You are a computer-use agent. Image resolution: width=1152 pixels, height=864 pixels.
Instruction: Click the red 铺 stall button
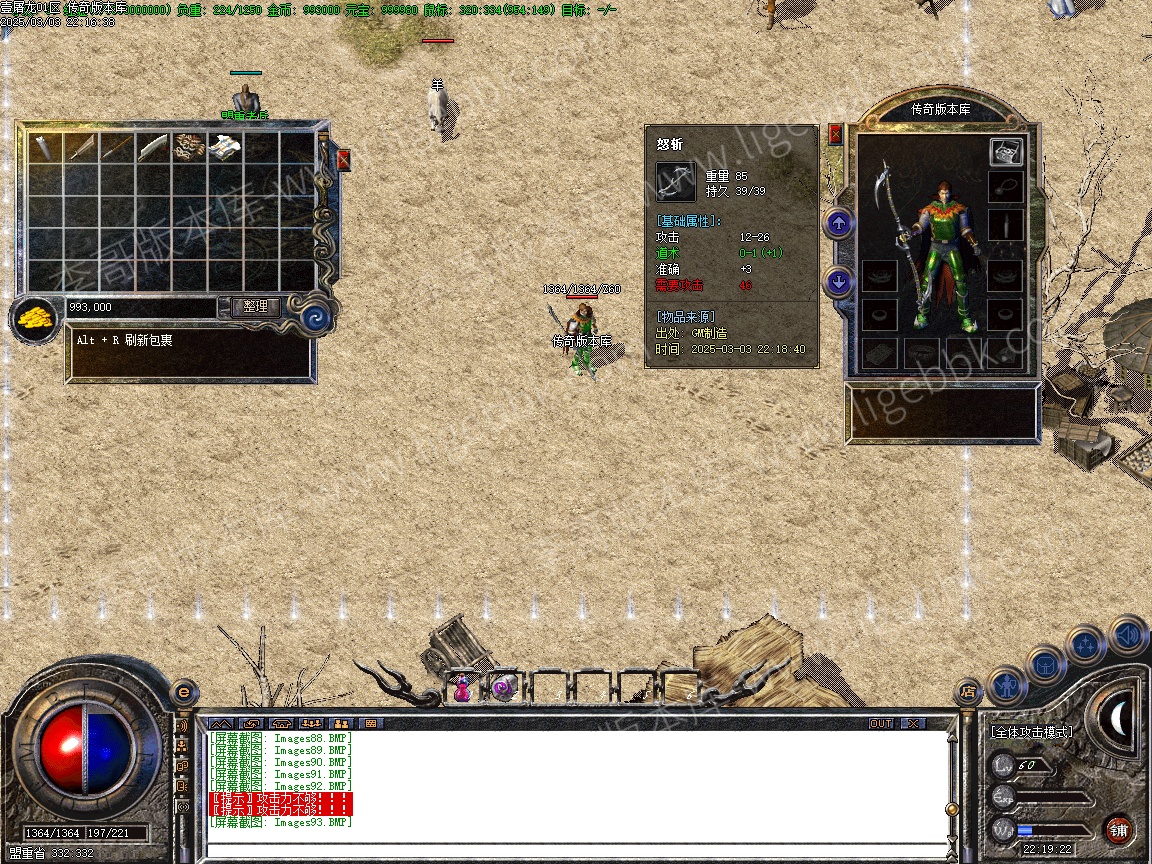[1118, 829]
